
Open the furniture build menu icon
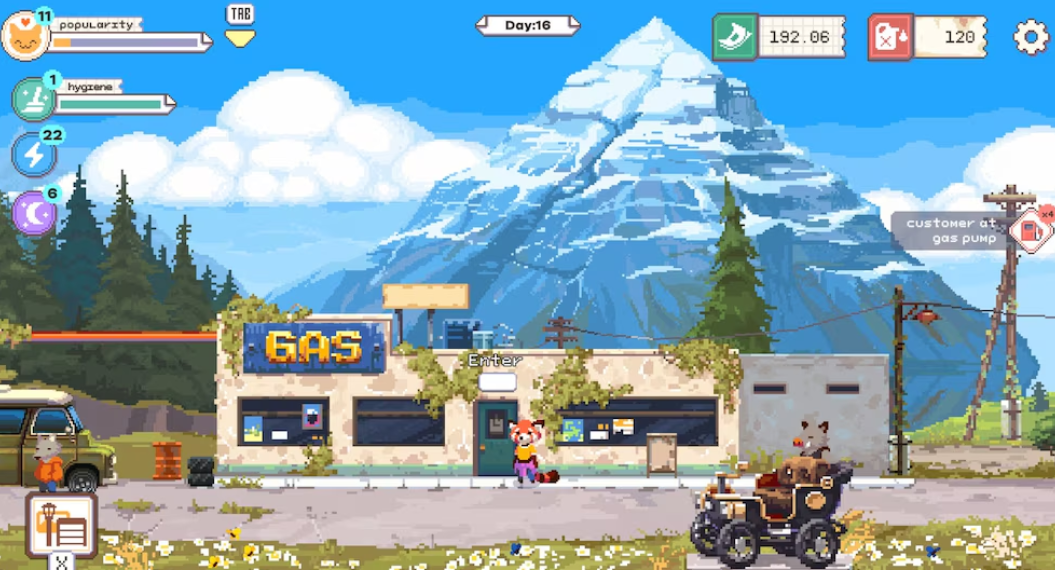coord(62,524)
